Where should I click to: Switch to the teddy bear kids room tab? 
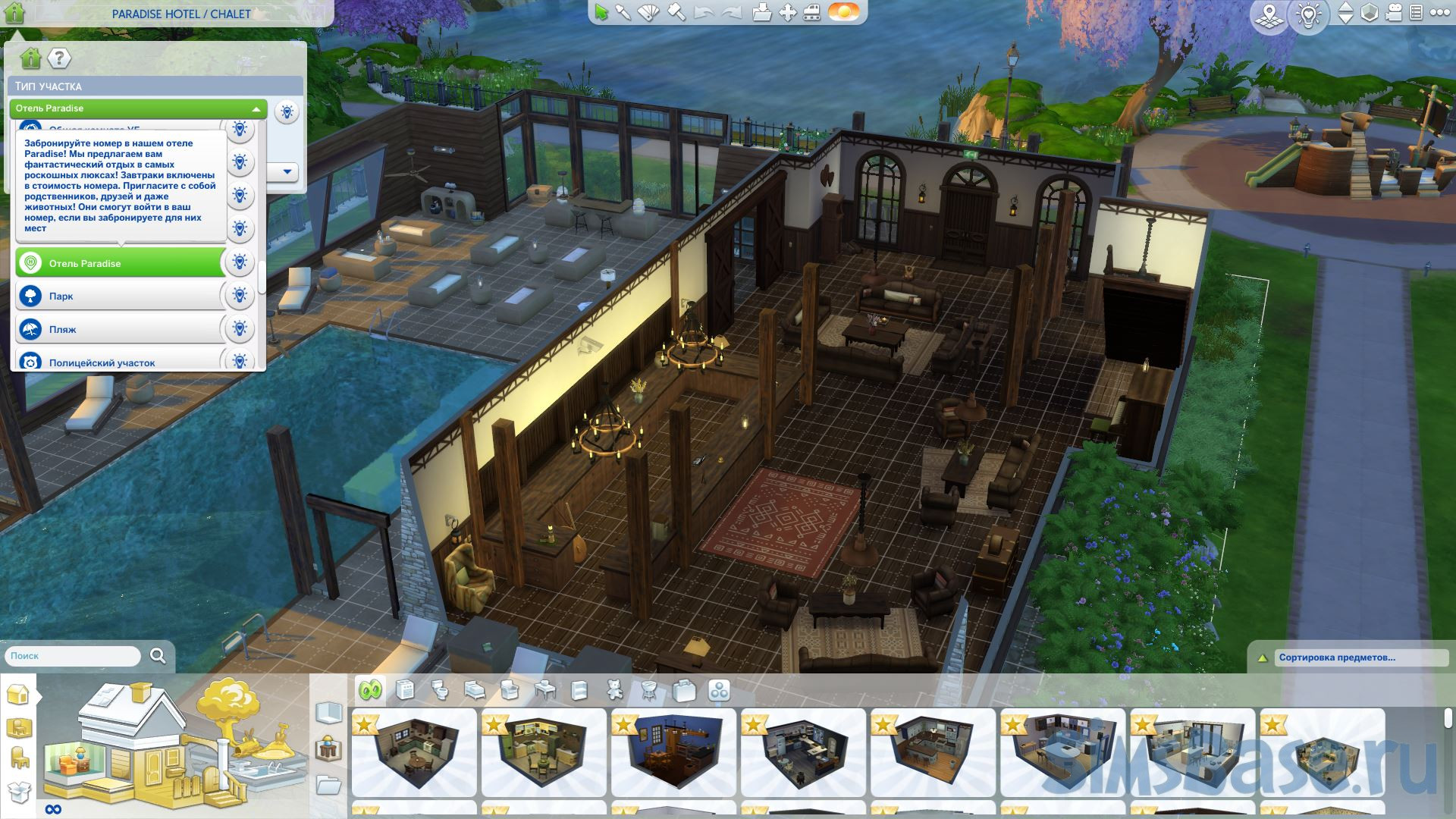coord(615,690)
